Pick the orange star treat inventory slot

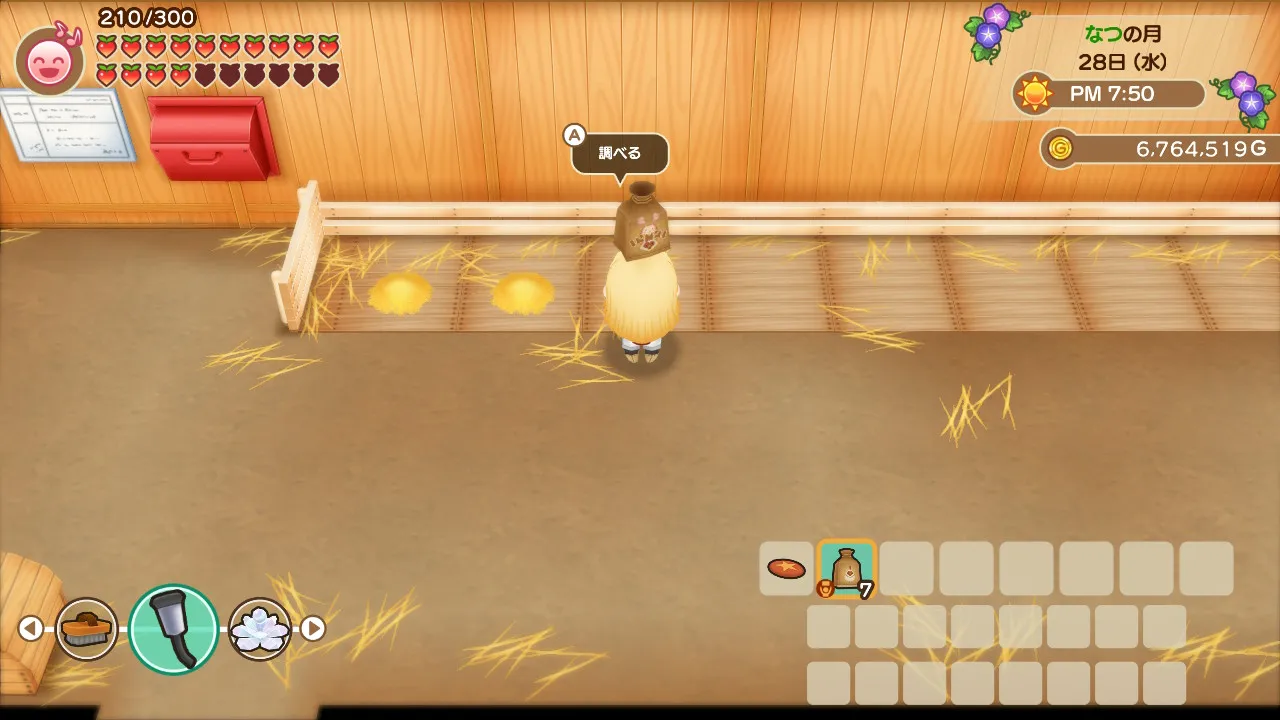click(x=786, y=569)
